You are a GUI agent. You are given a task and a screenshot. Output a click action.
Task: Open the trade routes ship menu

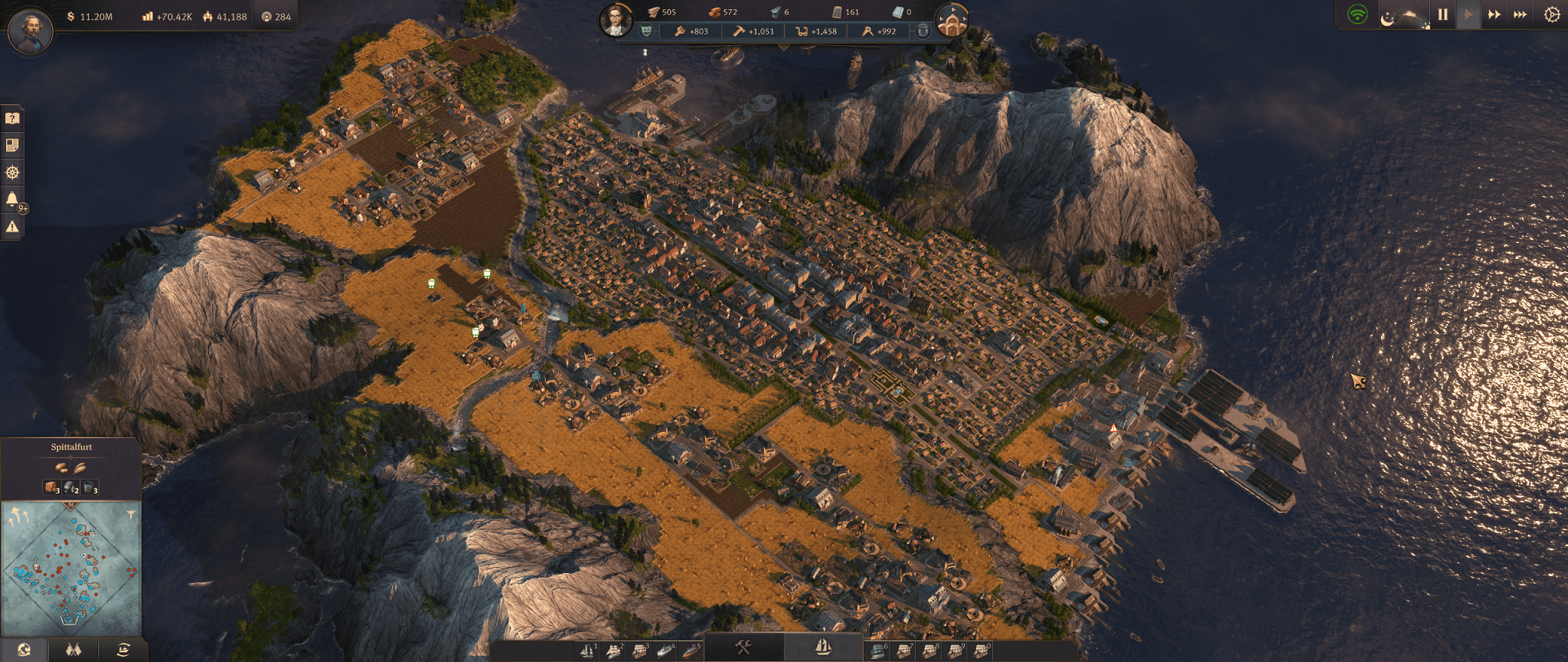pyautogui.click(x=123, y=651)
